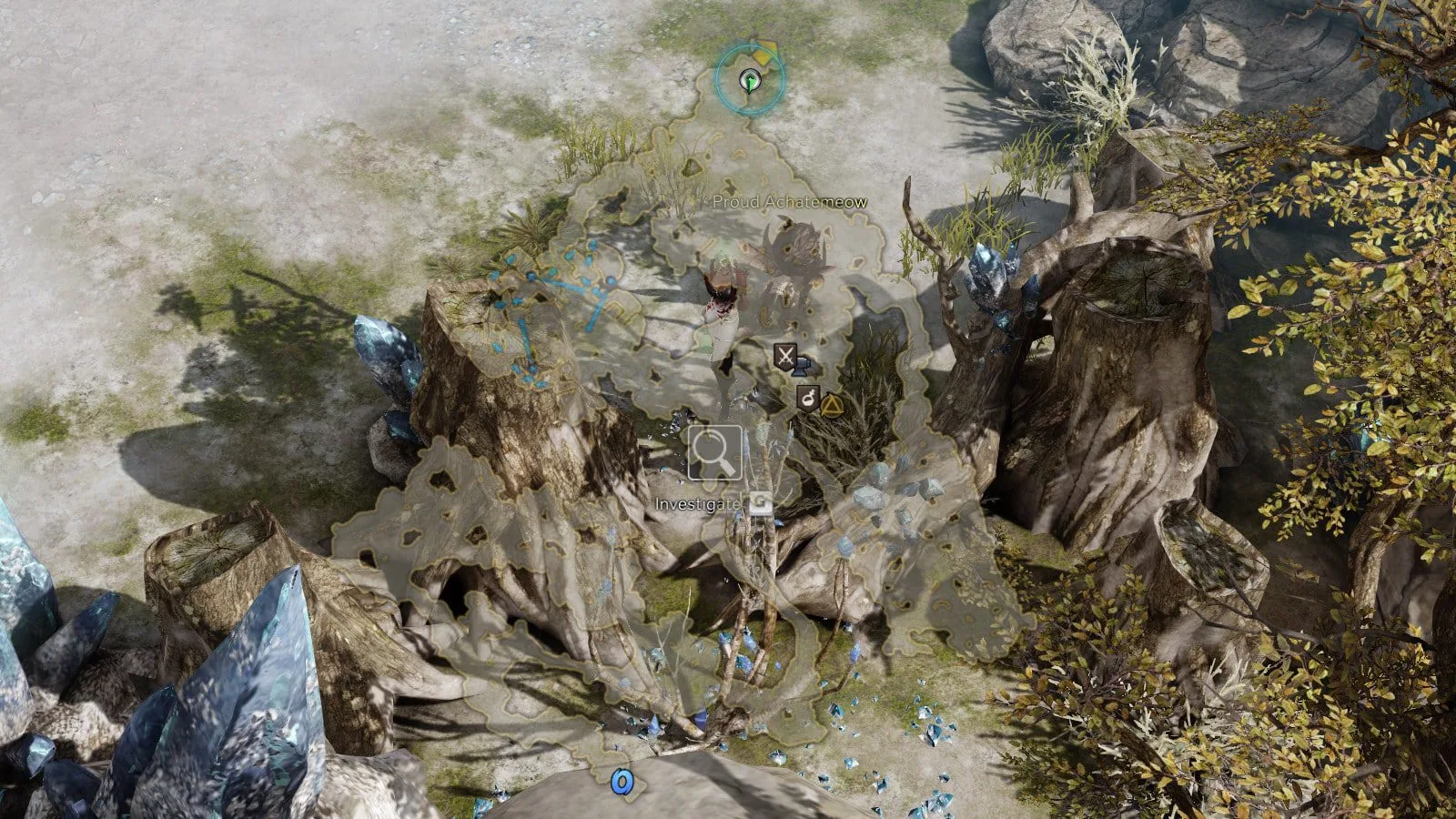Click the anvil repairer map marker
This screenshot has width=1456, height=819.
tap(802, 368)
